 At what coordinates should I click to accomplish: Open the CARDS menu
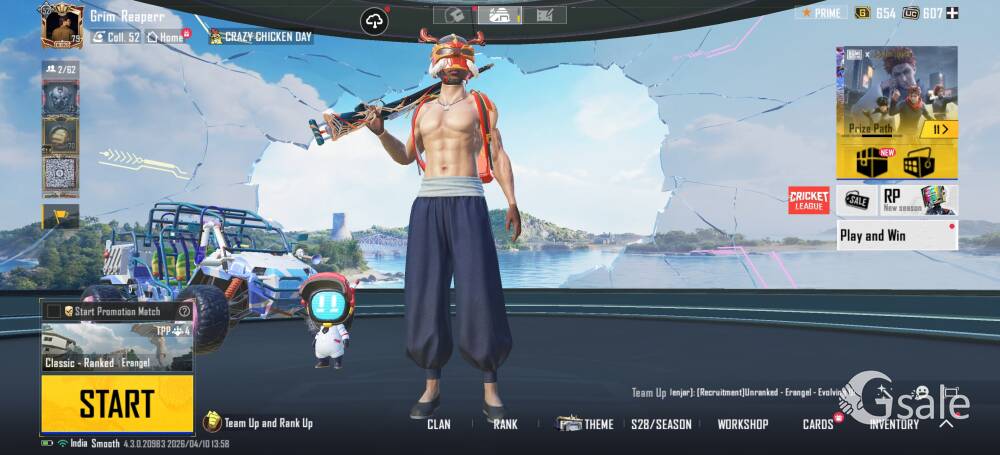point(818,424)
